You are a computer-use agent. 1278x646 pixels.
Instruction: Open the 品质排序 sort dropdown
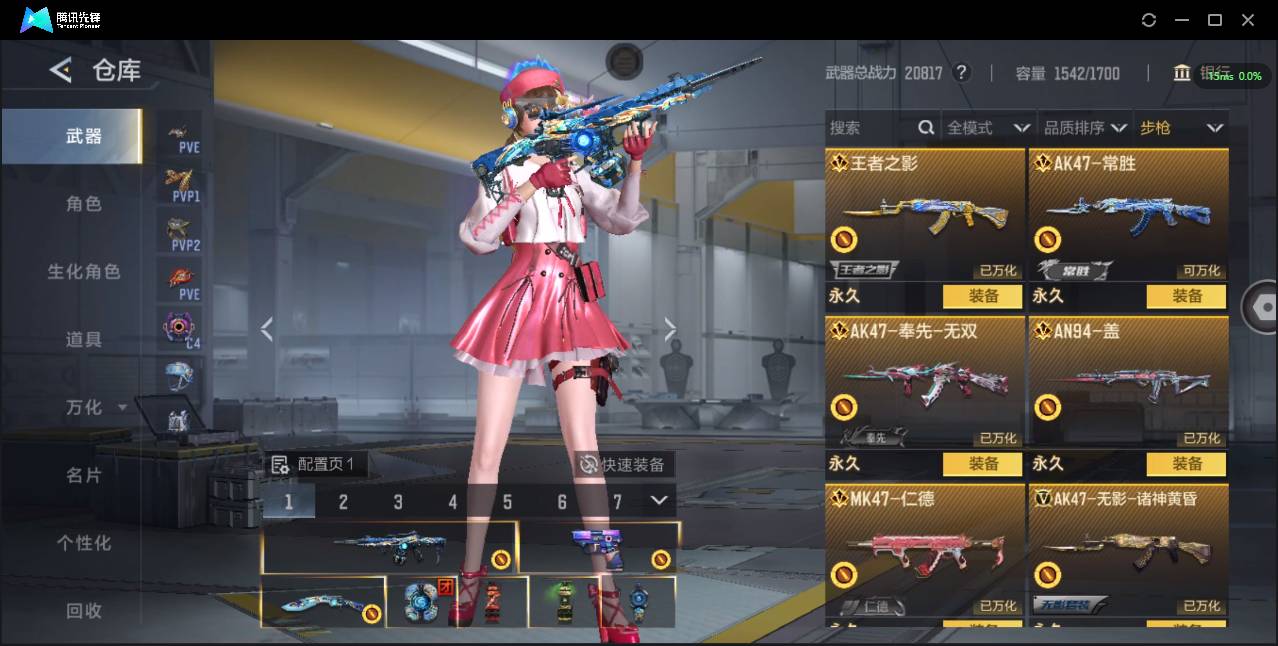click(1085, 128)
